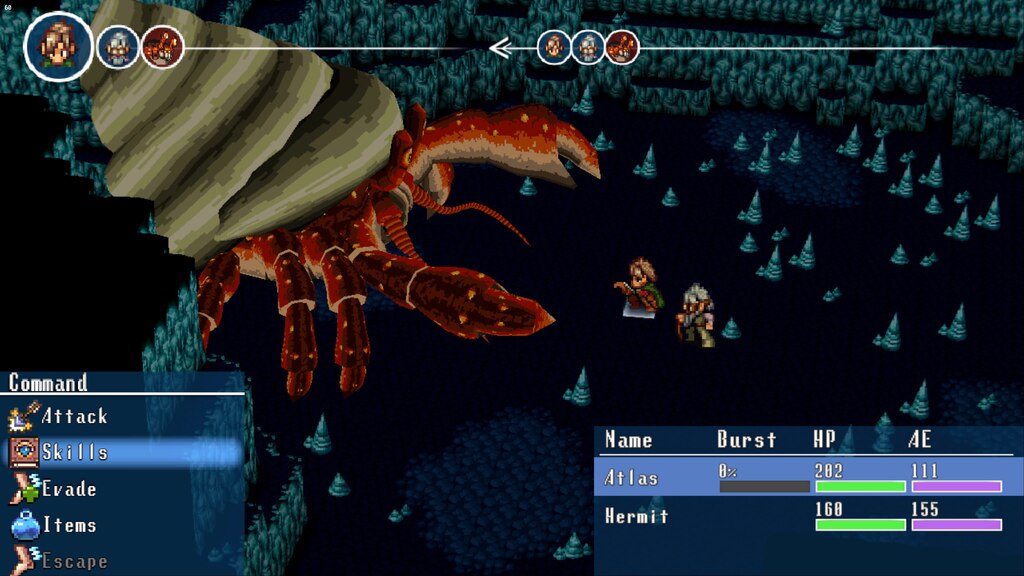Click the large active-turn Atlas portrait
This screenshot has width=1024, height=576.
[58, 46]
